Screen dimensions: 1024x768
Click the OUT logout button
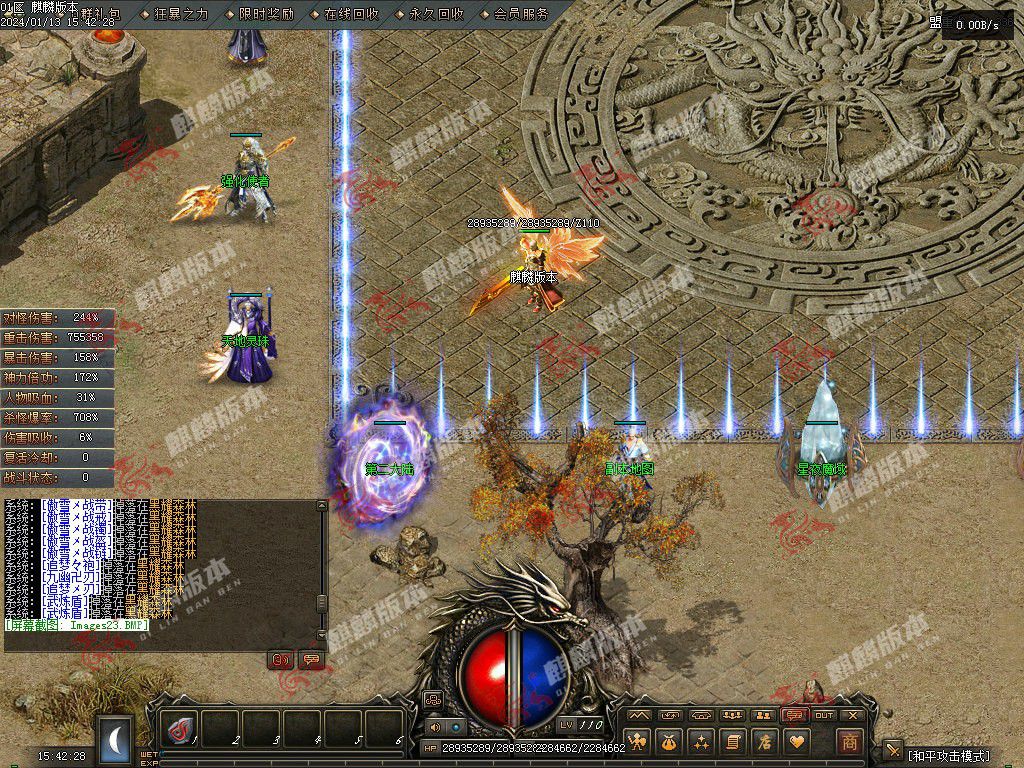(824, 715)
